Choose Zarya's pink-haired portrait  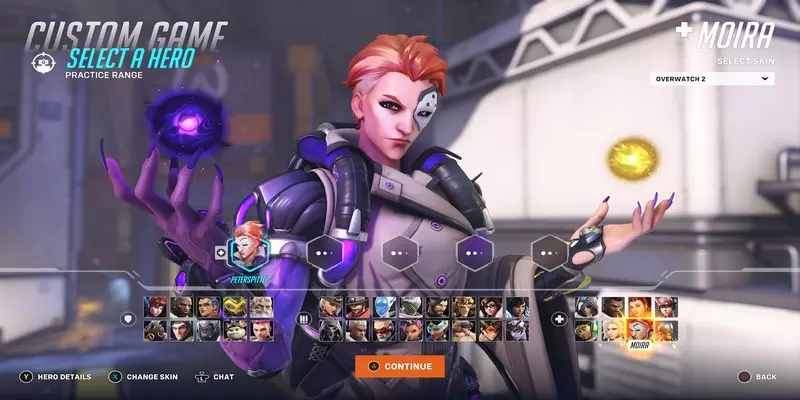pyautogui.click(x=259, y=329)
